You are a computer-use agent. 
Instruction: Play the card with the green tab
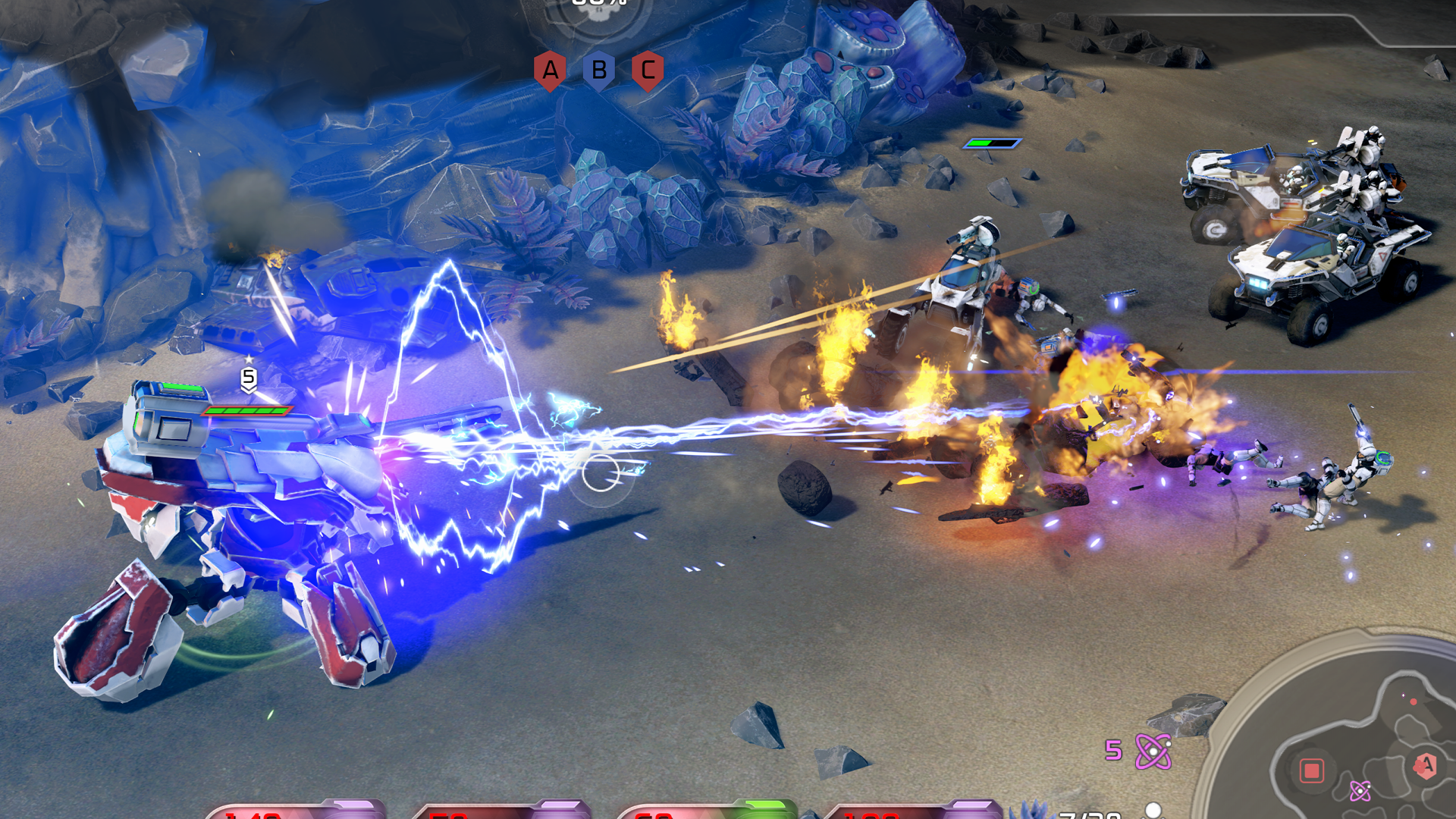click(705, 810)
